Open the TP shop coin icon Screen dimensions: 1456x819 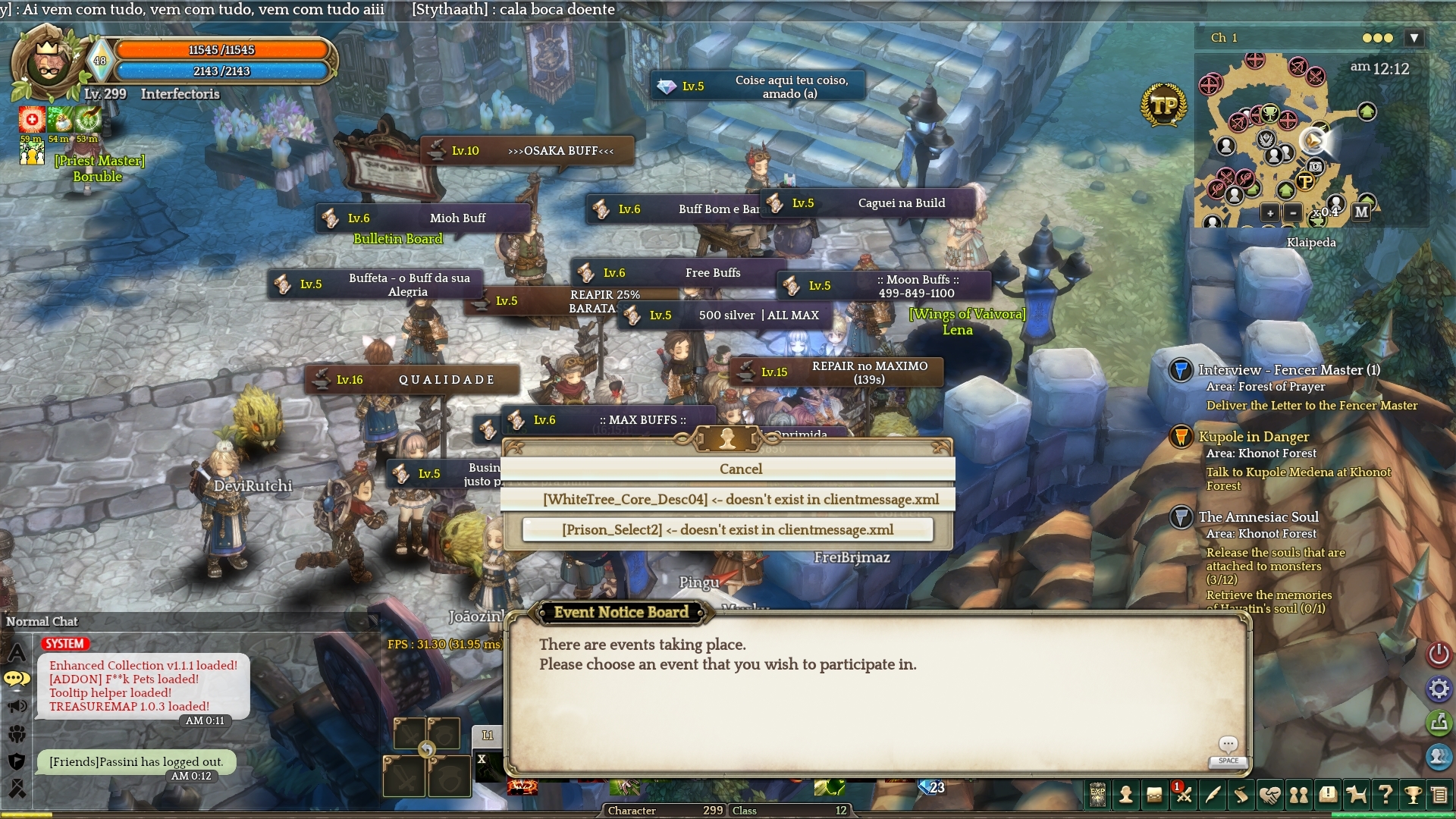pos(1163,105)
